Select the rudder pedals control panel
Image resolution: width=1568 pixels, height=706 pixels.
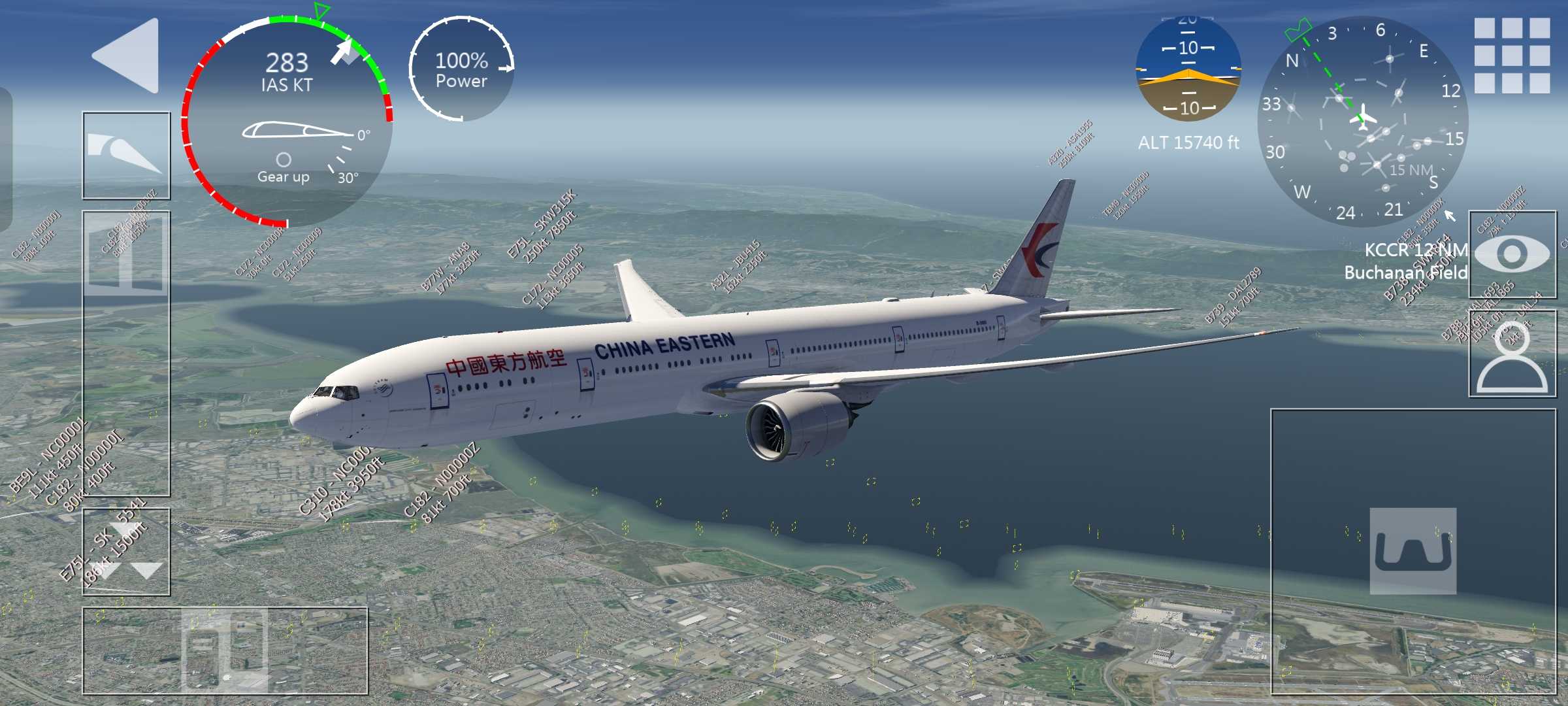coord(225,650)
